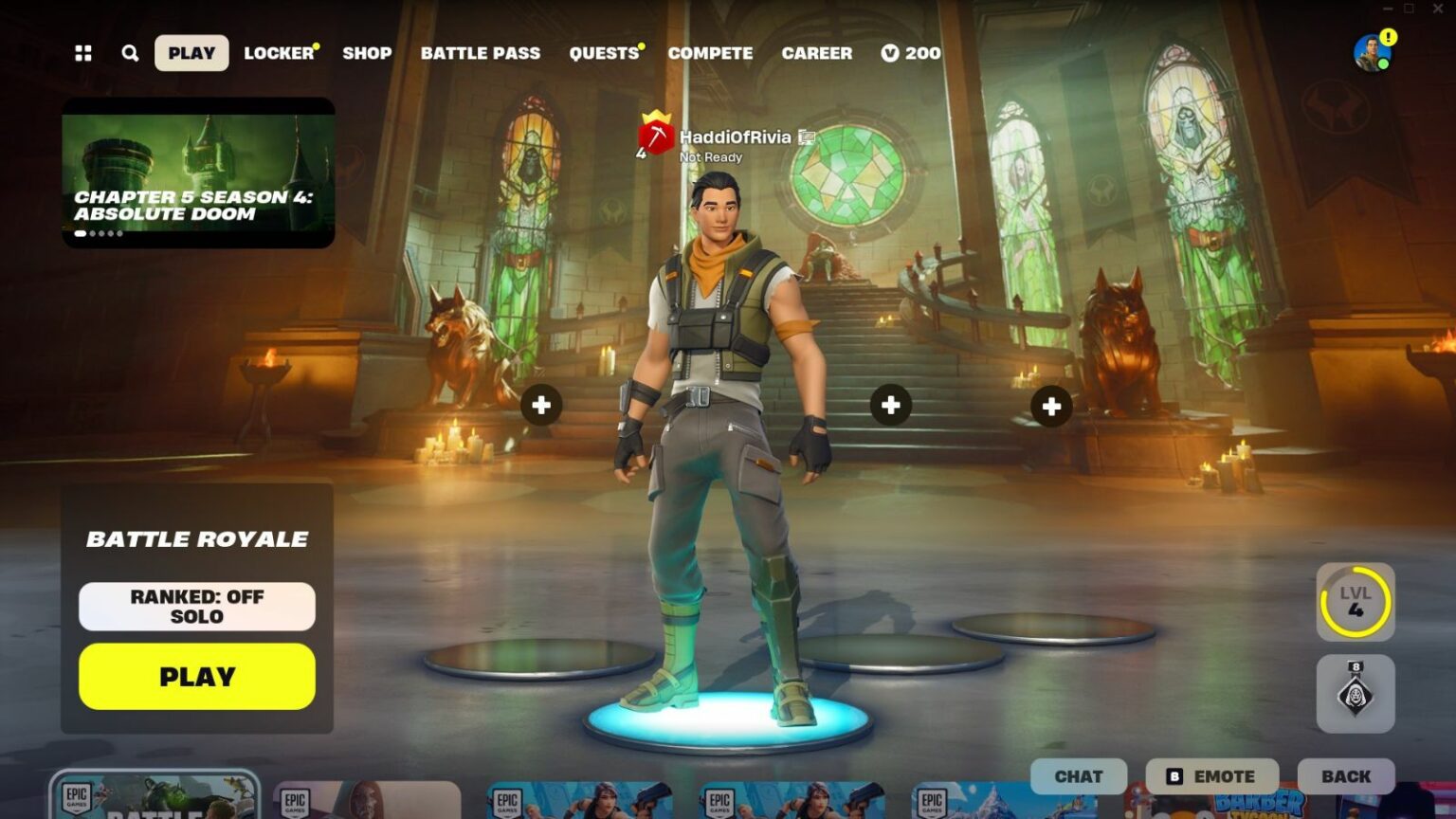Switch to the LOCKER tab
Image resolution: width=1456 pixels, height=819 pixels.
[x=280, y=53]
